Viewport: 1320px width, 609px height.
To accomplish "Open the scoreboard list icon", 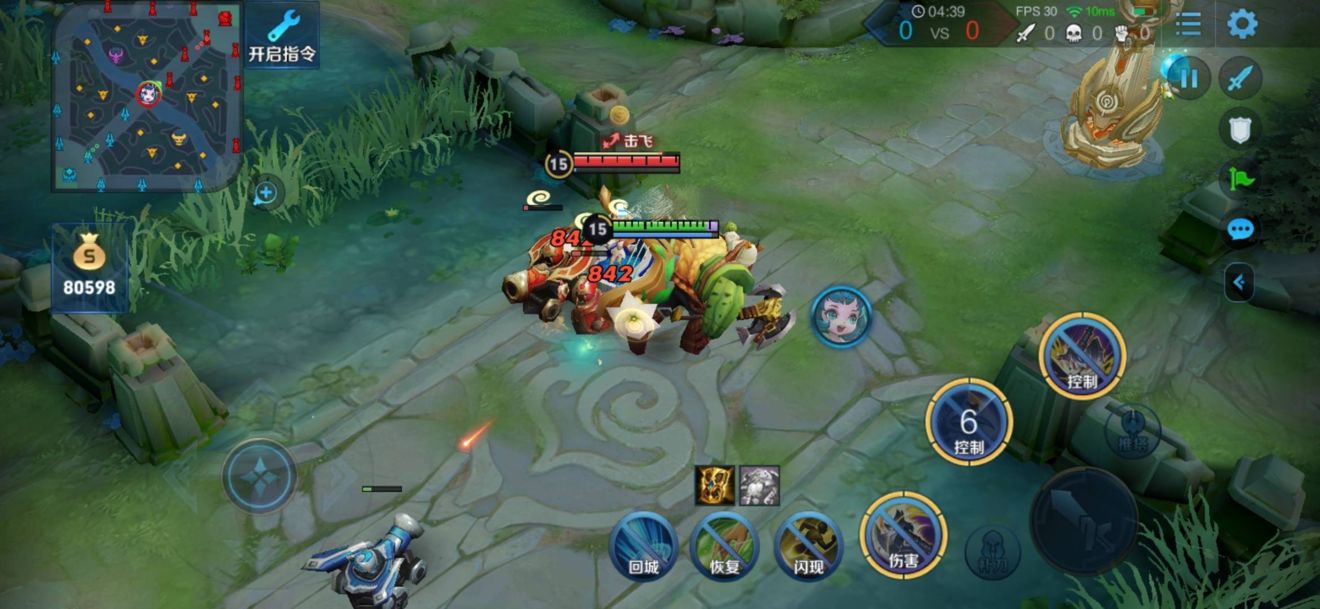I will point(1188,24).
